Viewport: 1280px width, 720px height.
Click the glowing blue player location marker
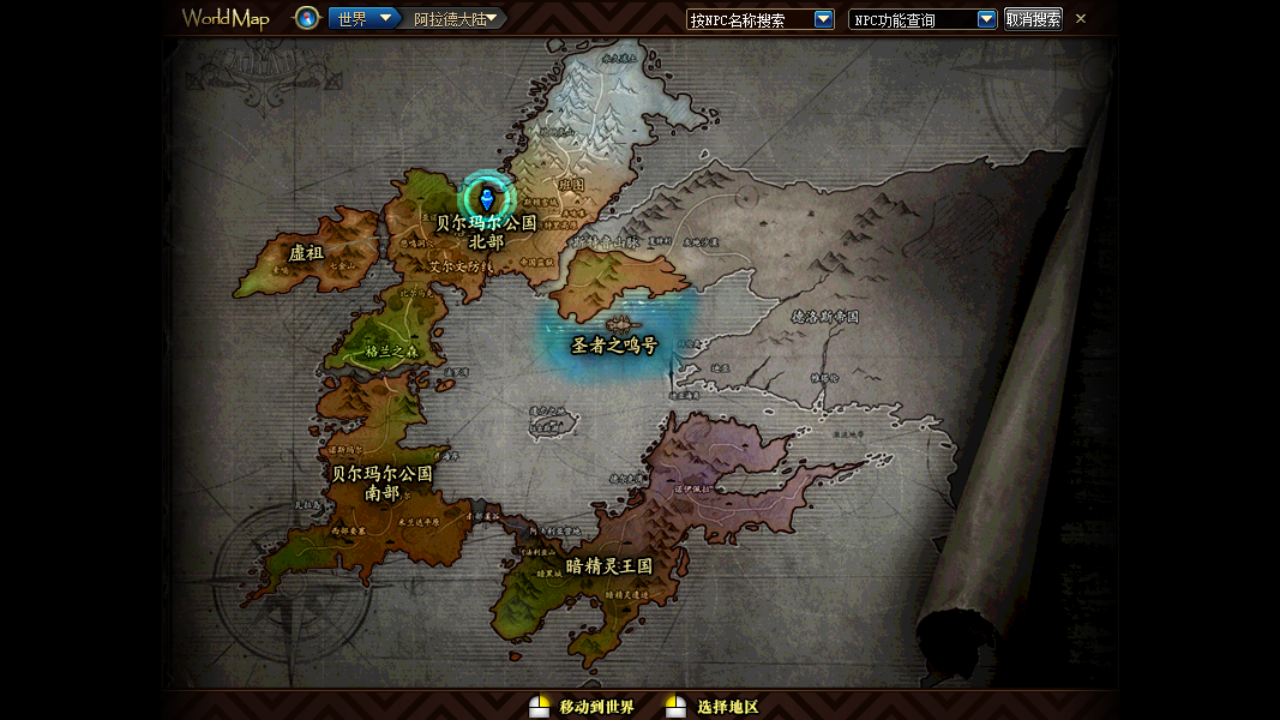pyautogui.click(x=487, y=197)
